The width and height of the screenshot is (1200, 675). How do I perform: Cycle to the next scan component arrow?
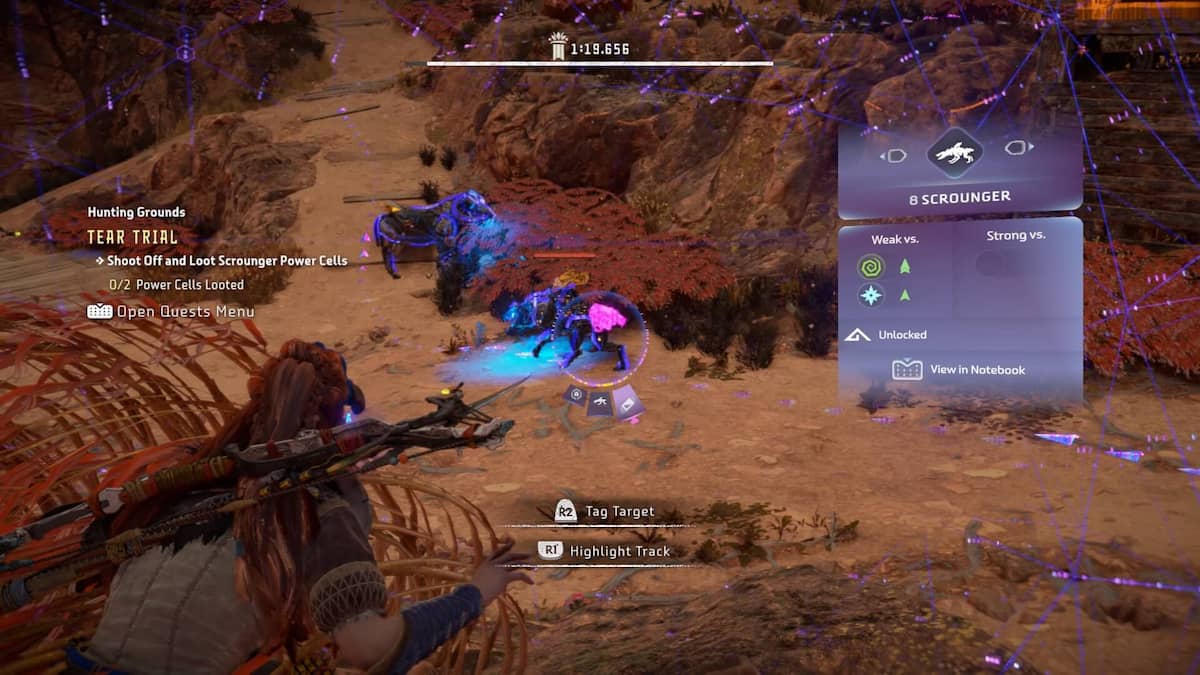1019,148
